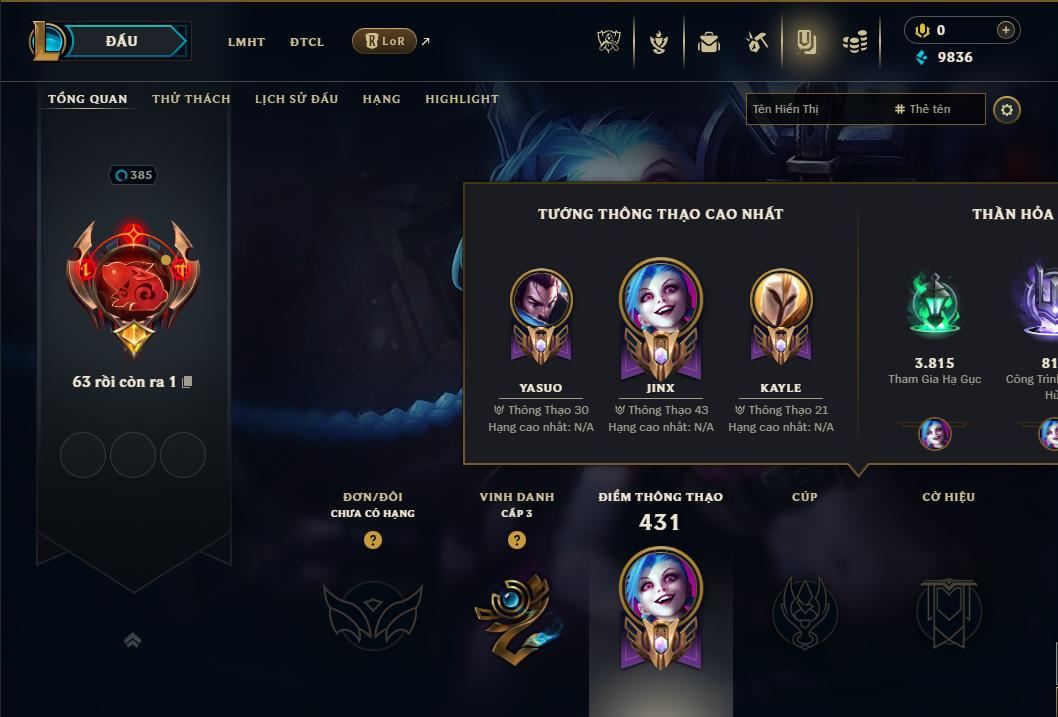The image size is (1058, 717).
Task: Click the help icon under ĐƠN/ĐÔI
Action: [373, 540]
